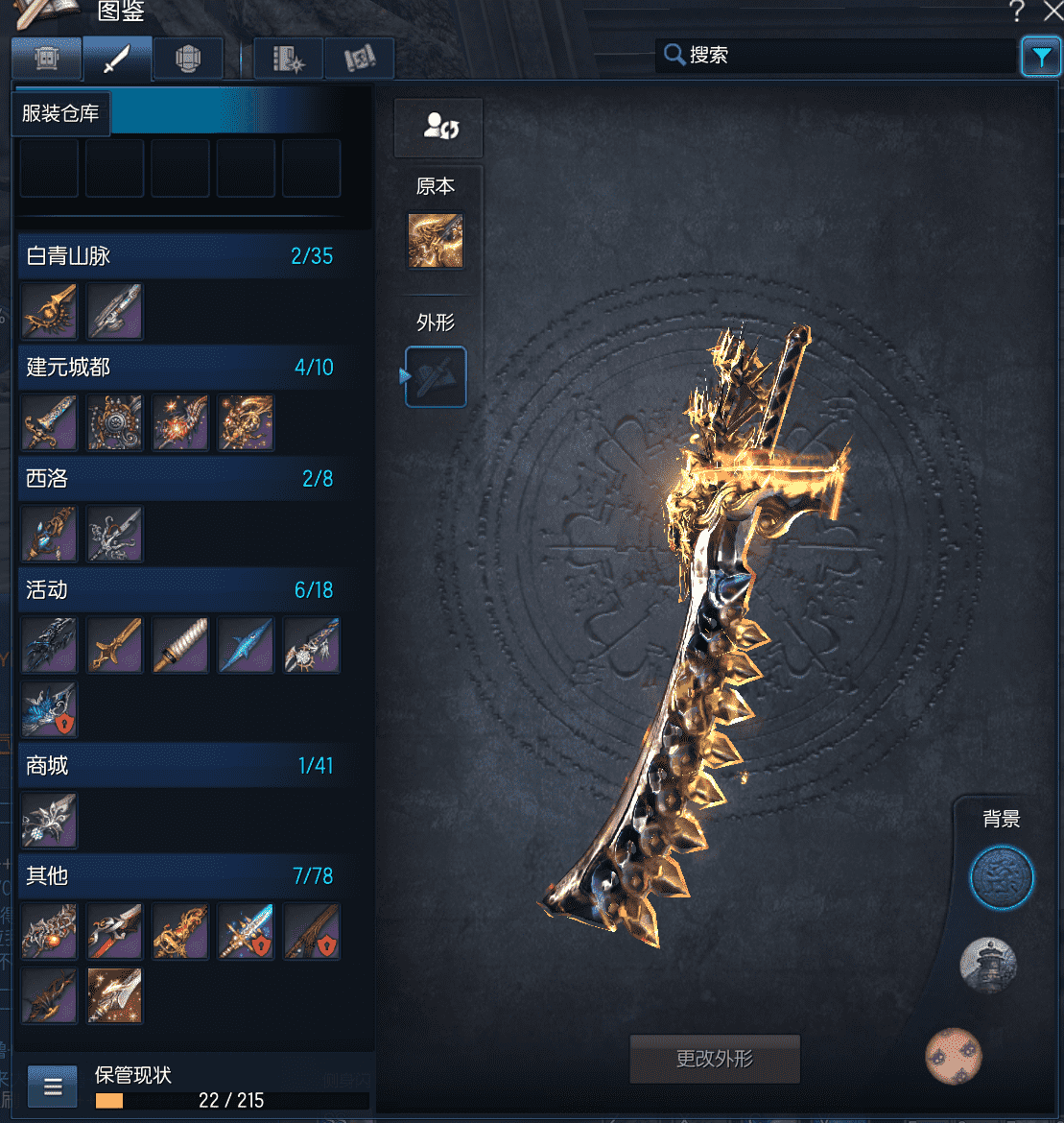
Task: Toggle the character swap preview button
Action: [438, 127]
